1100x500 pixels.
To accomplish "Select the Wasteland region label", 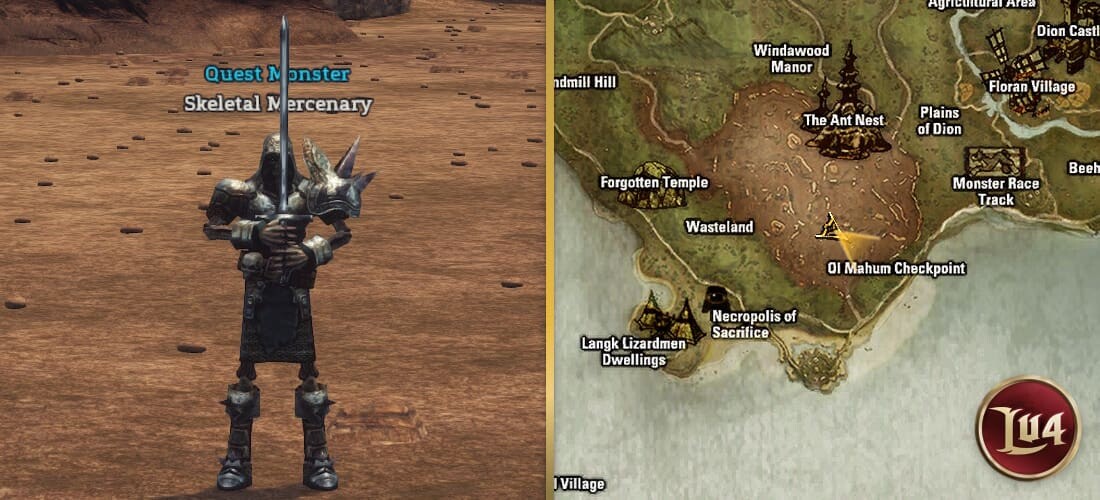I will click(719, 227).
